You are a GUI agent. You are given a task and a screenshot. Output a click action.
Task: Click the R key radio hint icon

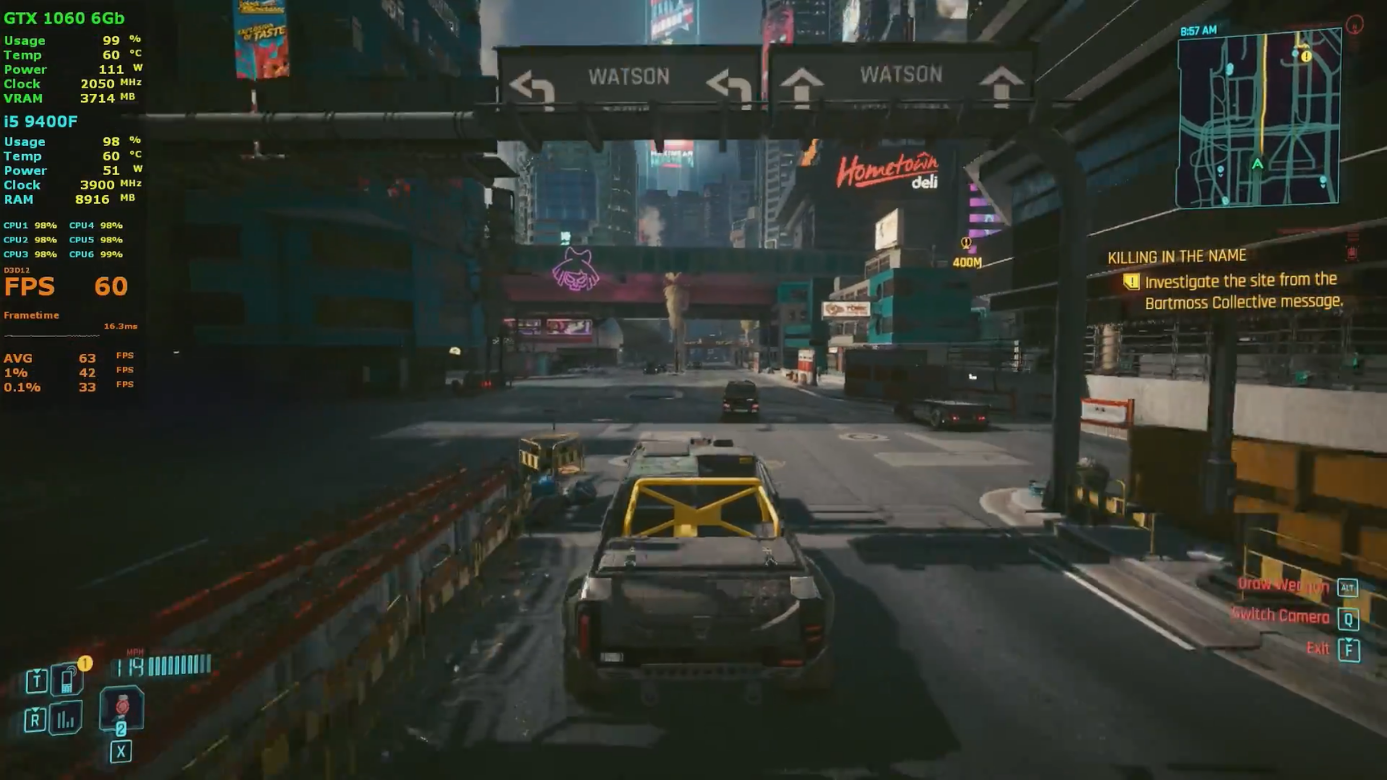click(x=36, y=720)
